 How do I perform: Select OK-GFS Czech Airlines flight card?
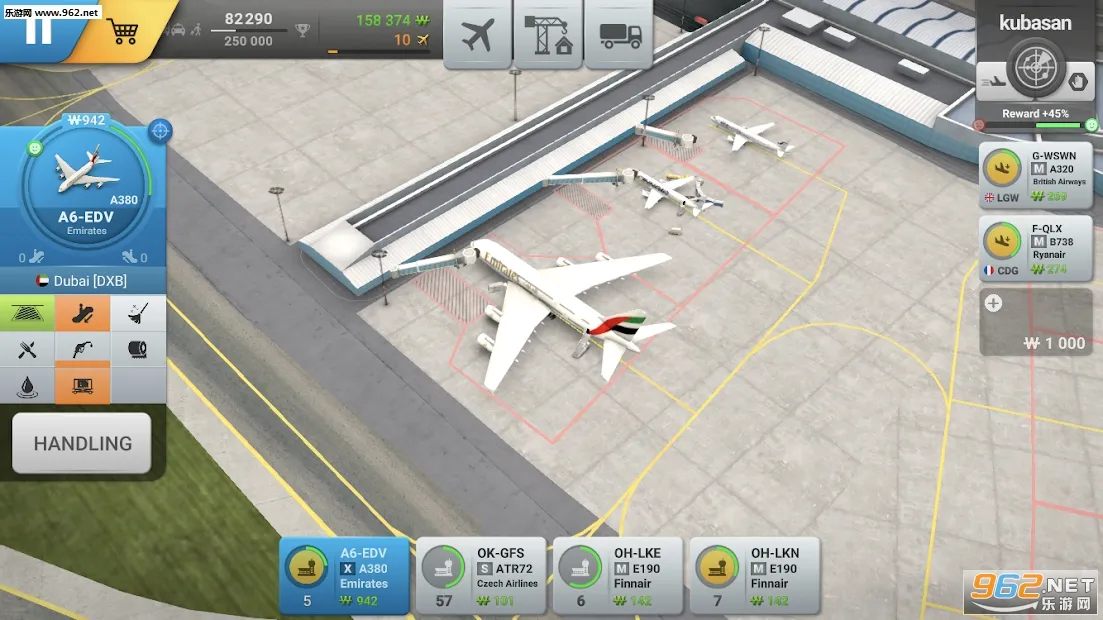tap(482, 575)
